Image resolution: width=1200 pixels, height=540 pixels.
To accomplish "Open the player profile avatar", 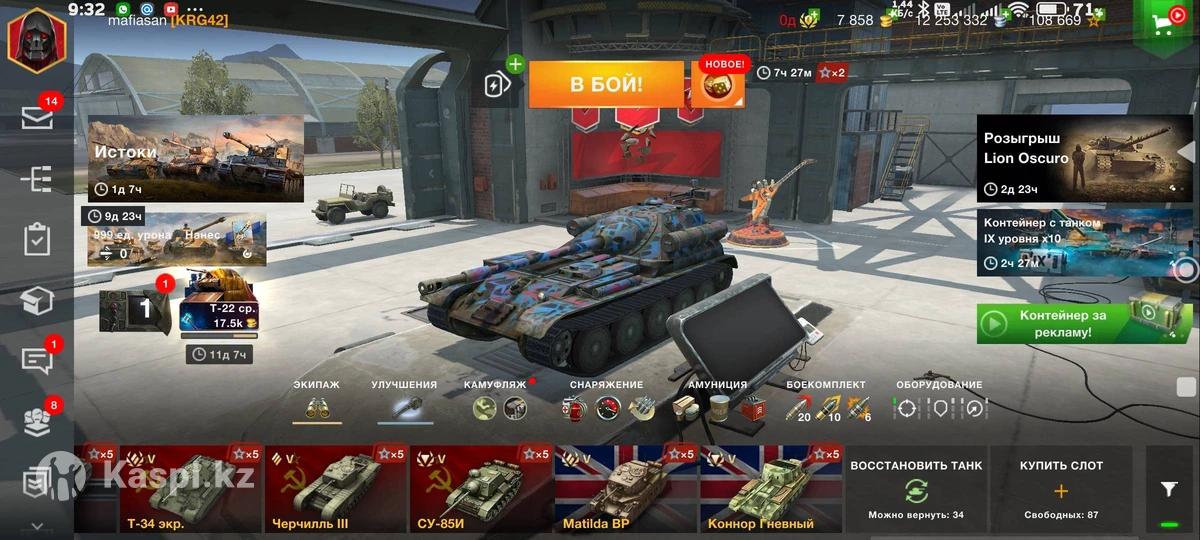I will tap(37, 40).
